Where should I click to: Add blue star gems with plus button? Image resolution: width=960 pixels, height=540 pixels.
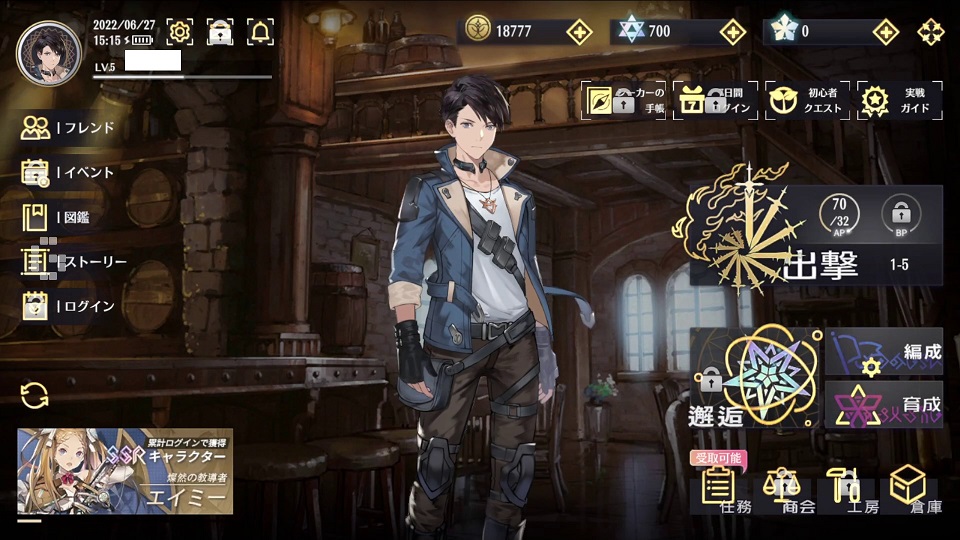tap(733, 31)
